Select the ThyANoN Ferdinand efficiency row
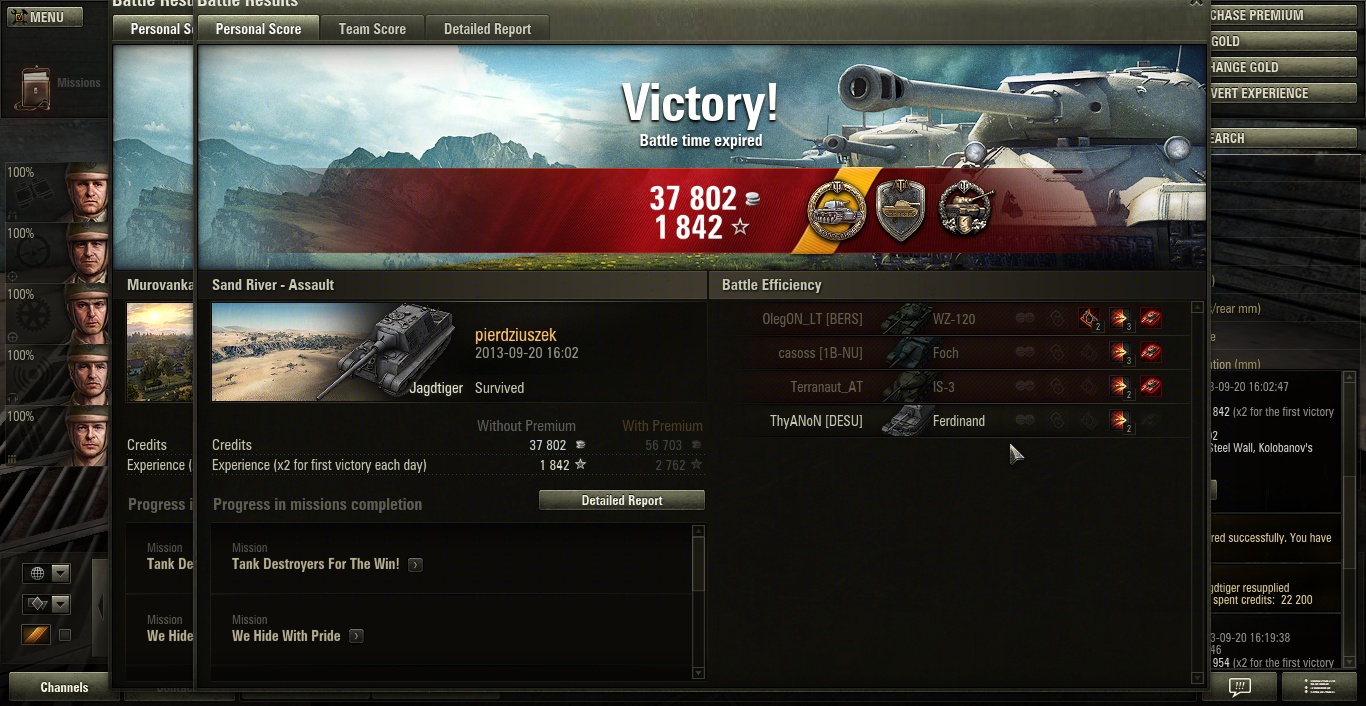 [950, 421]
